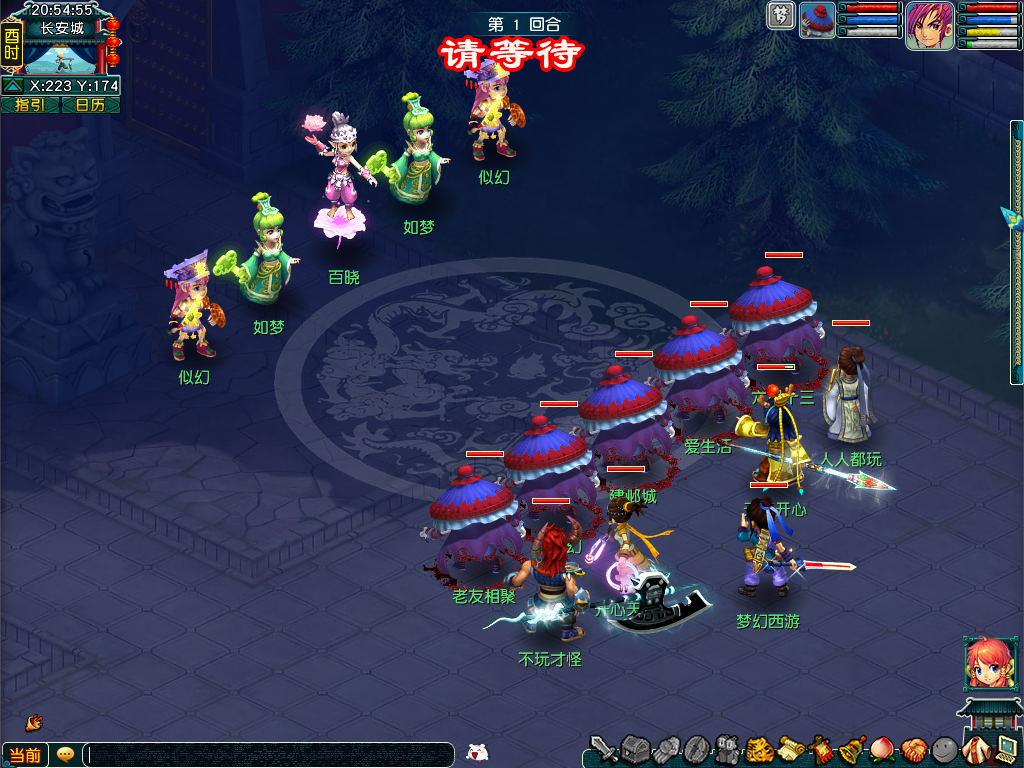Open the 日历 calendar button
Screen dimensions: 1024x768
click(x=90, y=105)
